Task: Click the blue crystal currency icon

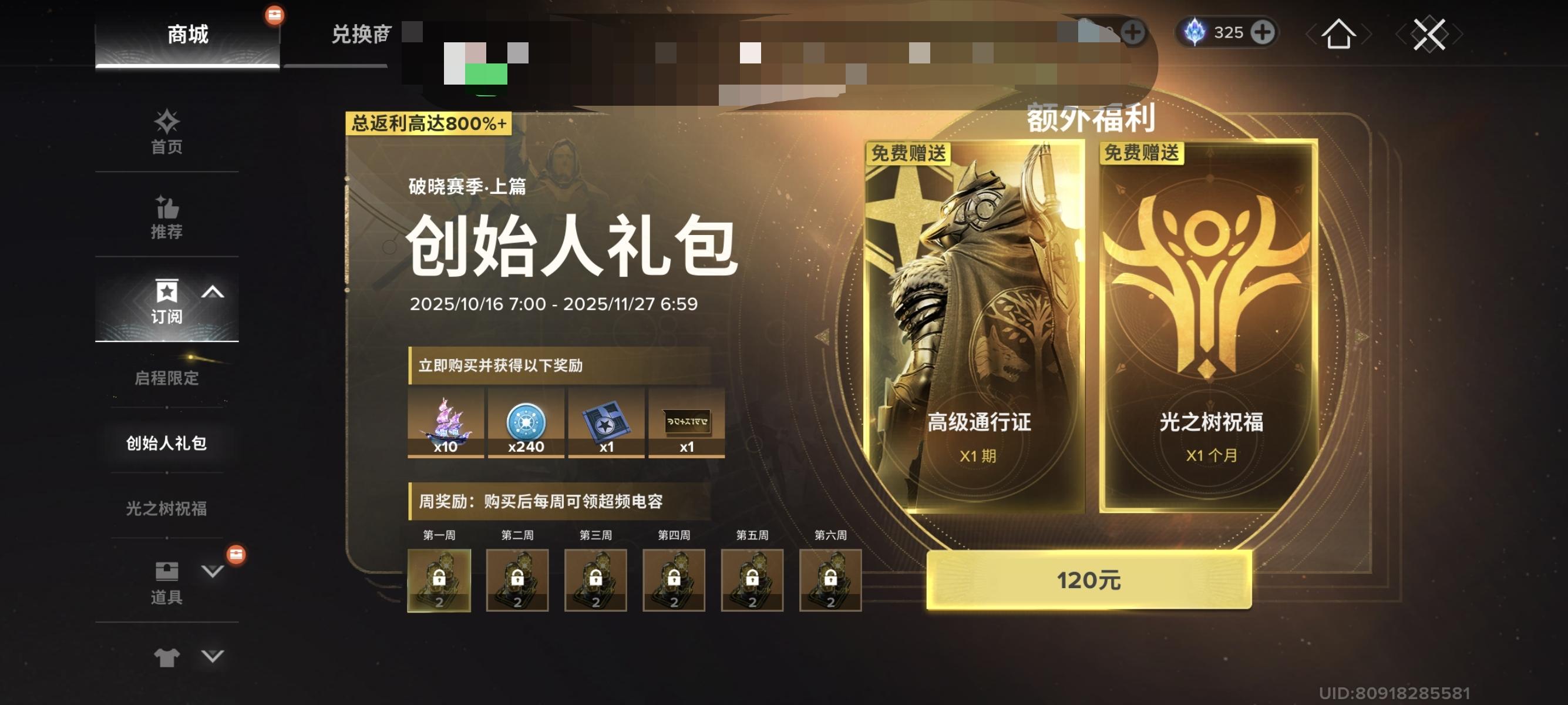Action: pyautogui.click(x=1195, y=32)
